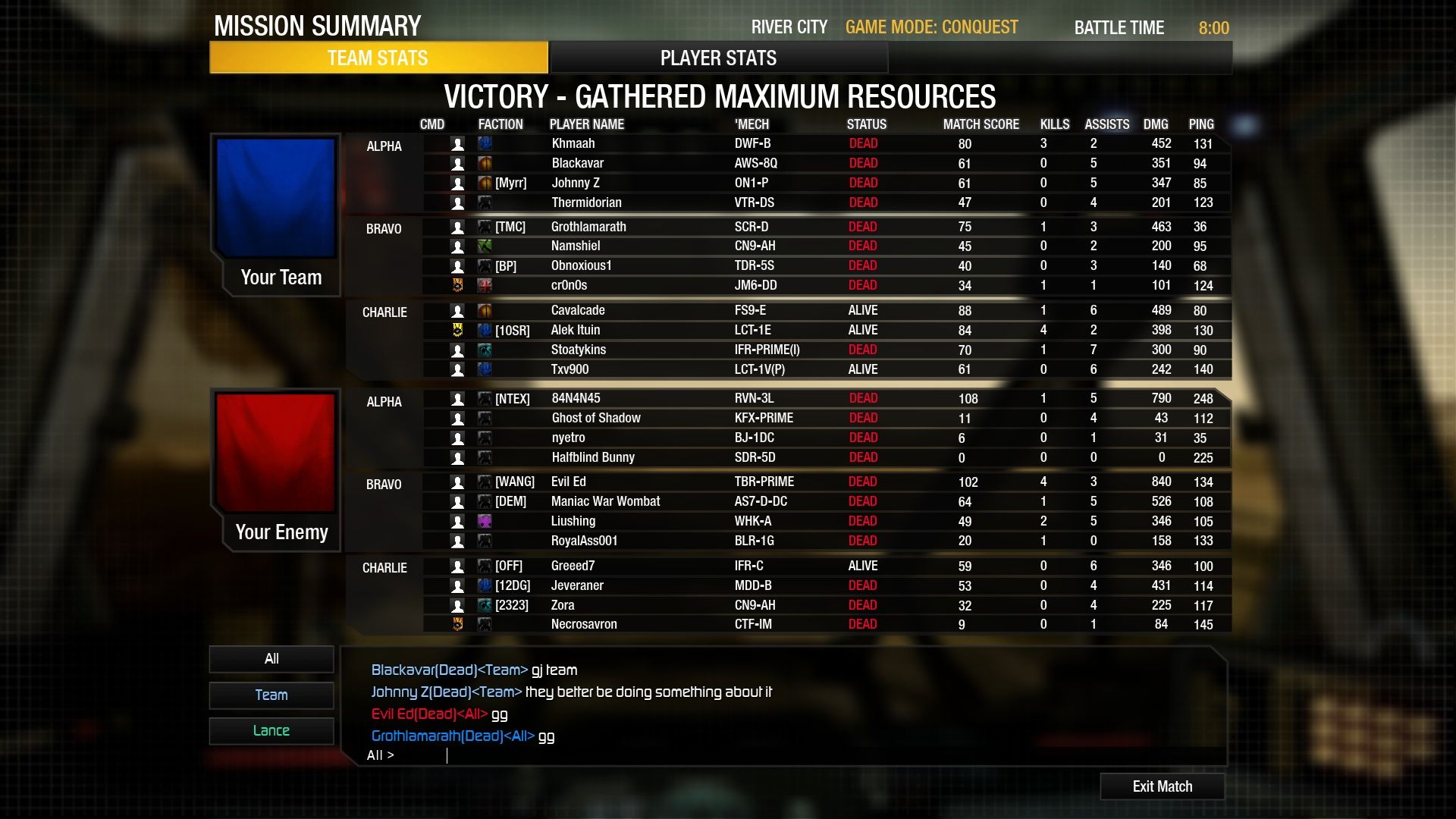
Task: Pick the Necrosavron player row
Action: point(584,624)
